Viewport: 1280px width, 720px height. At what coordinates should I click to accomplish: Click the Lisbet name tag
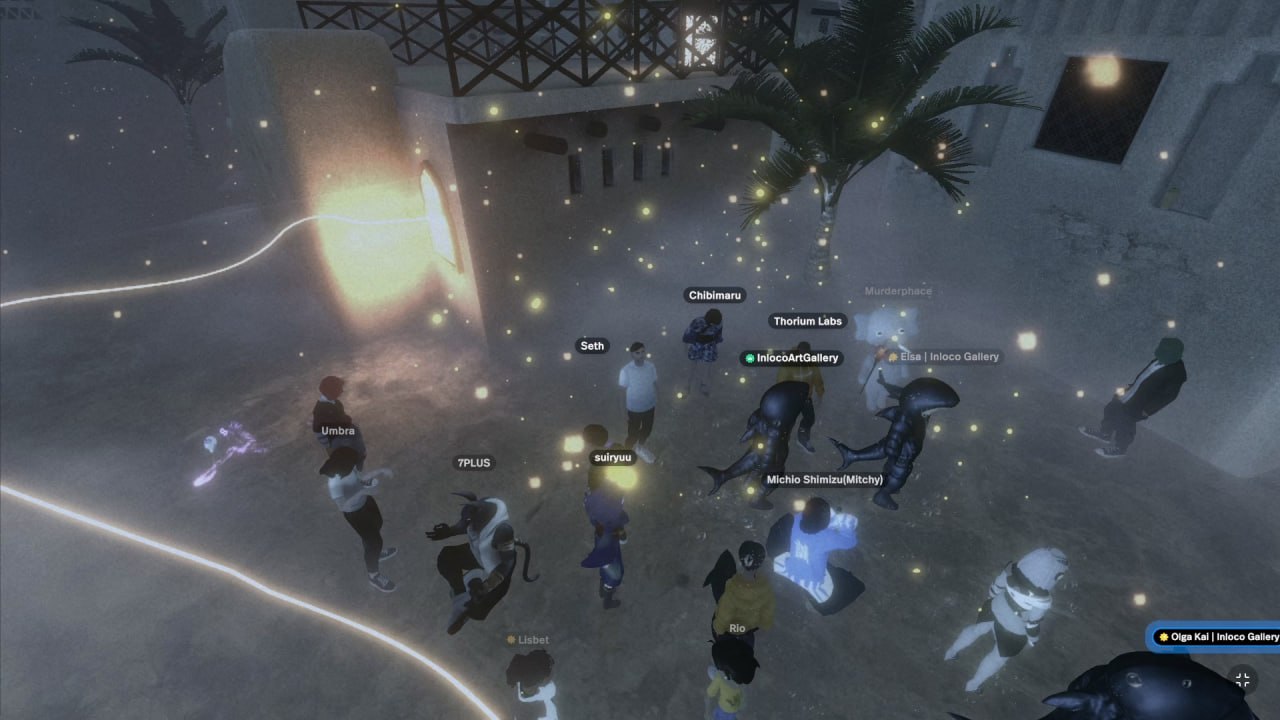coord(528,640)
